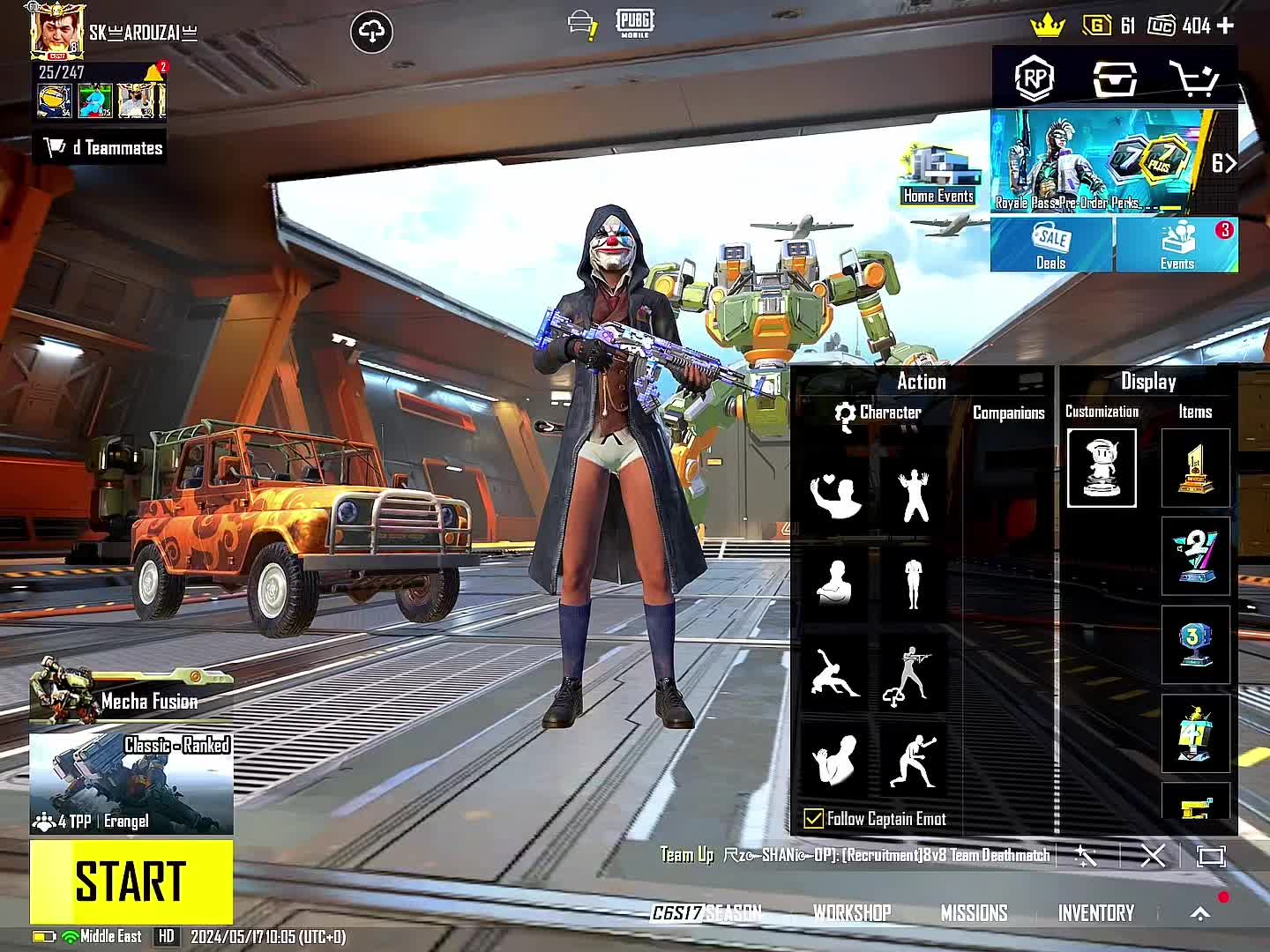1270x952 pixels.
Task: Switch to the Companions action tab
Action: pyautogui.click(x=1008, y=413)
